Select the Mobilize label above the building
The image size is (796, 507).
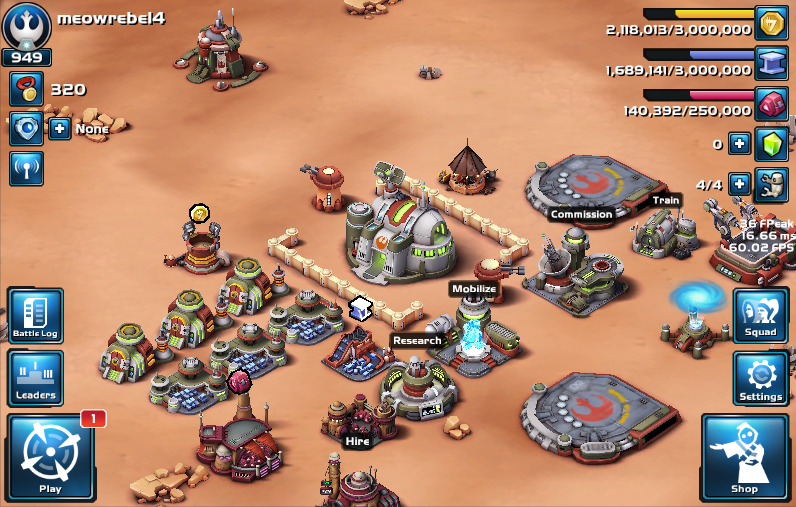[x=474, y=289]
